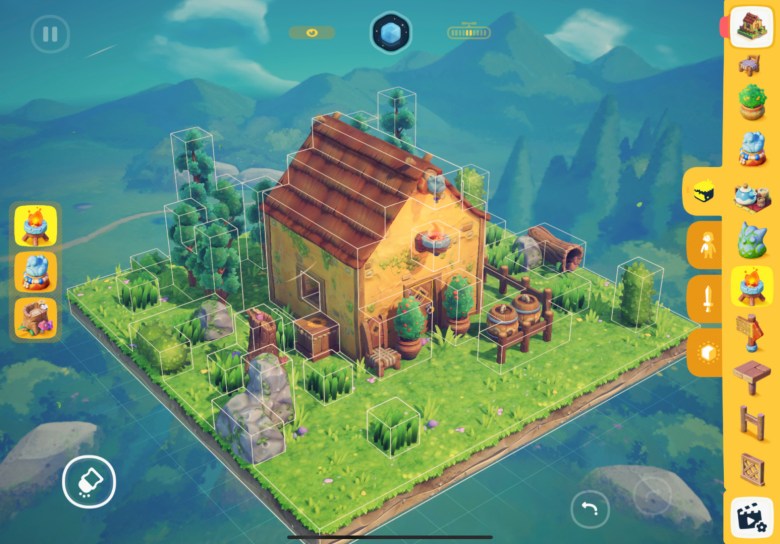Open the house item at palette top
The height and width of the screenshot is (544, 780).
(x=751, y=26)
